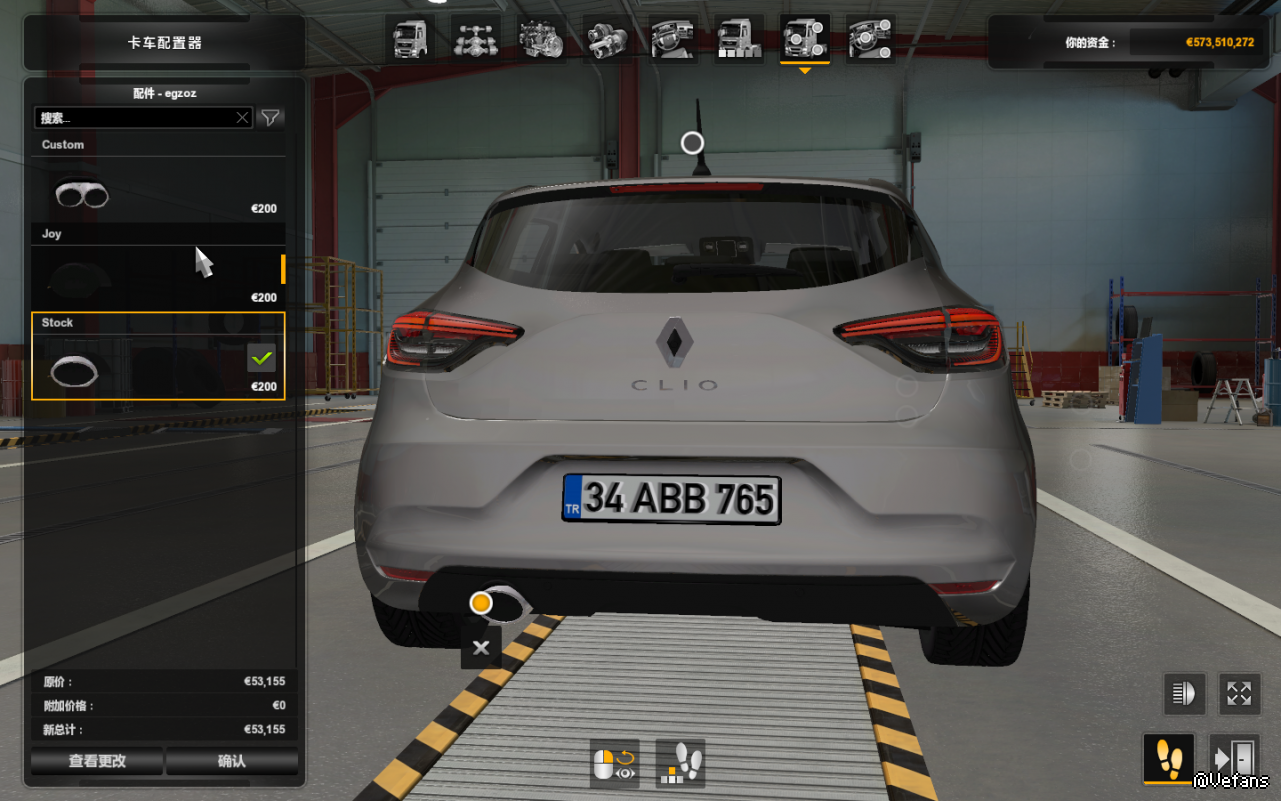
Task: Open the interior dashboard tab
Action: [x=673, y=40]
